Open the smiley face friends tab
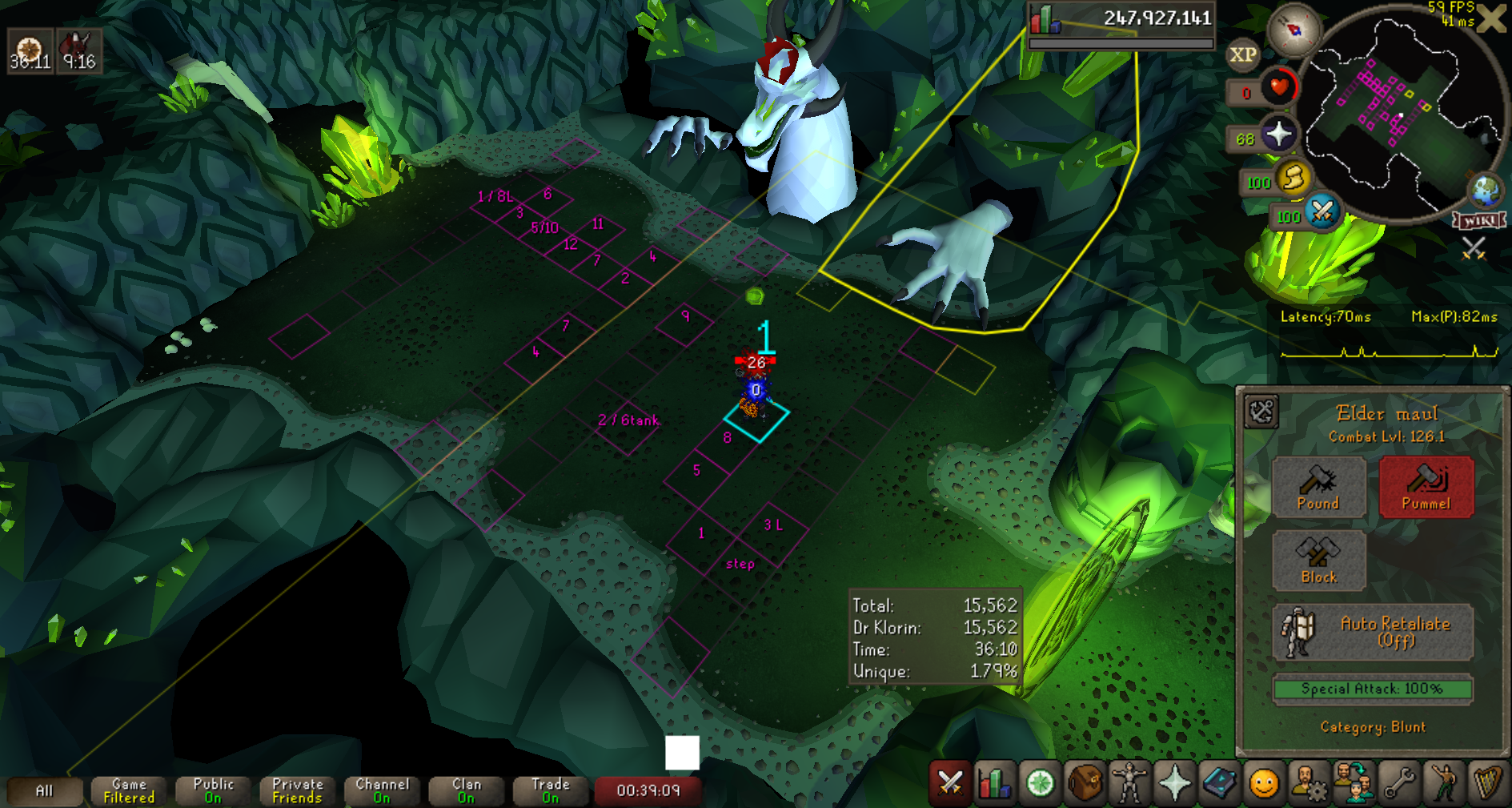The image size is (1512, 808). [1264, 783]
